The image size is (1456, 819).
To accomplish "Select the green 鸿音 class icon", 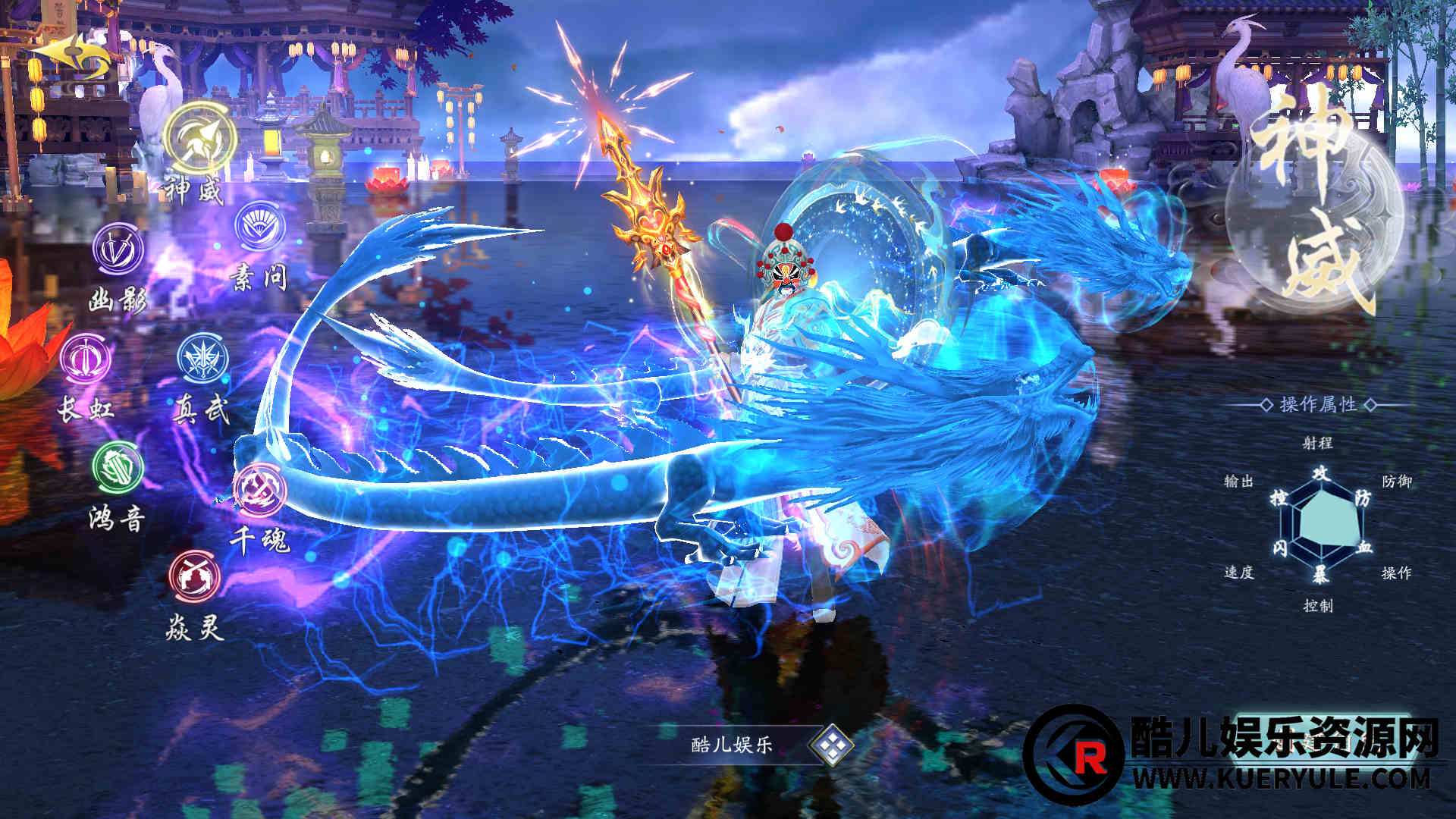I will pos(118,466).
